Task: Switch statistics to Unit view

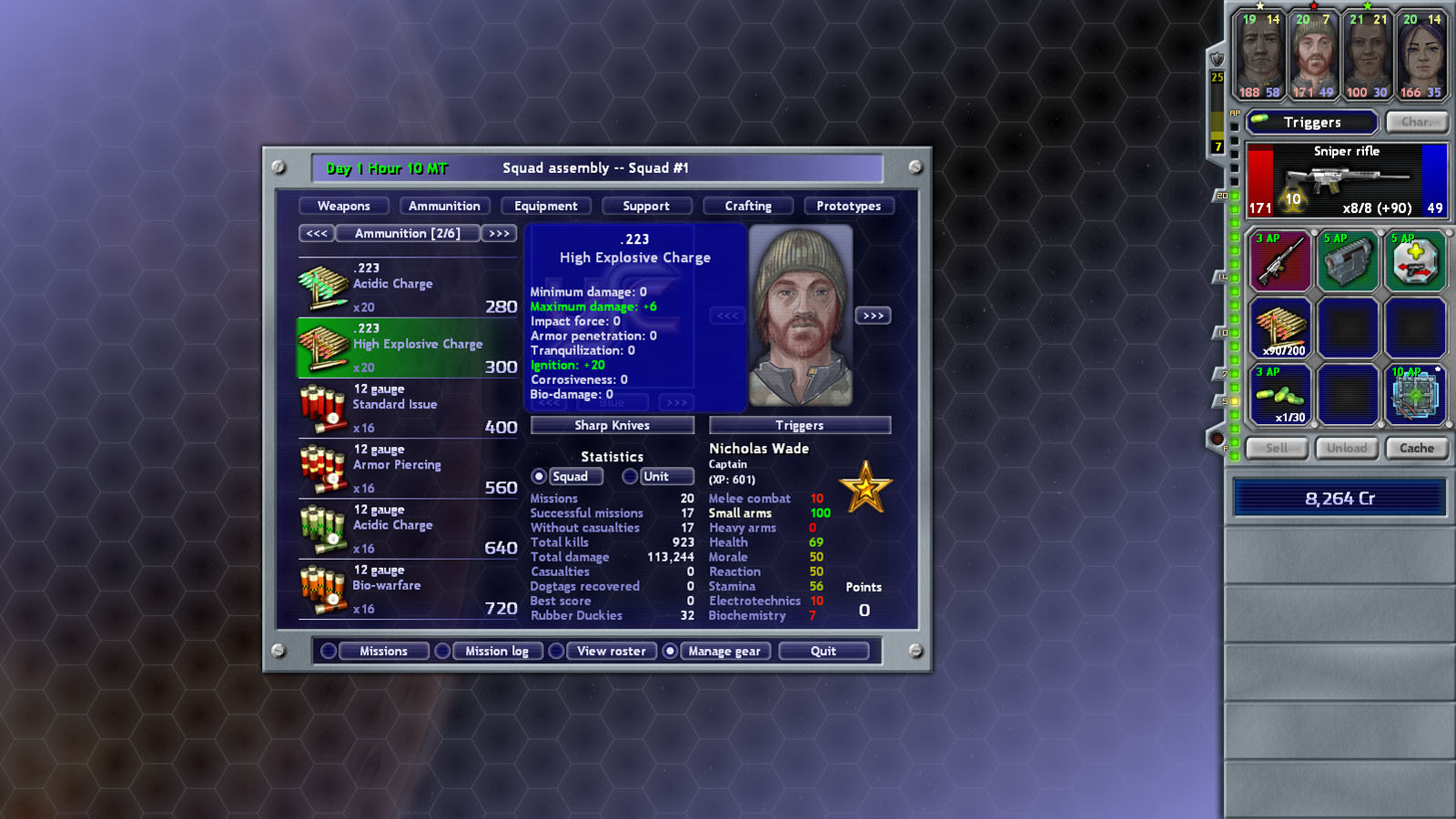Action: [631, 476]
